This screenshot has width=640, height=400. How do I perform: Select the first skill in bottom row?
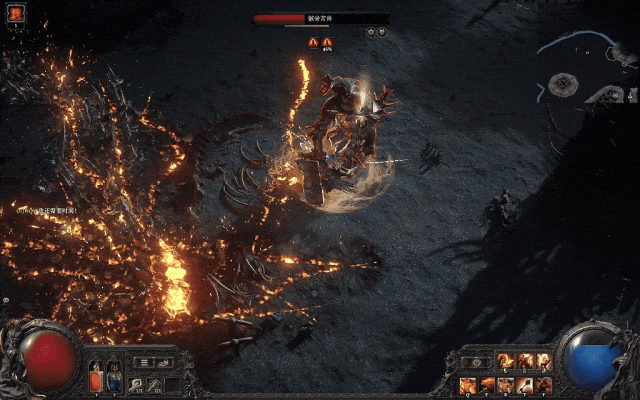[x=468, y=384]
